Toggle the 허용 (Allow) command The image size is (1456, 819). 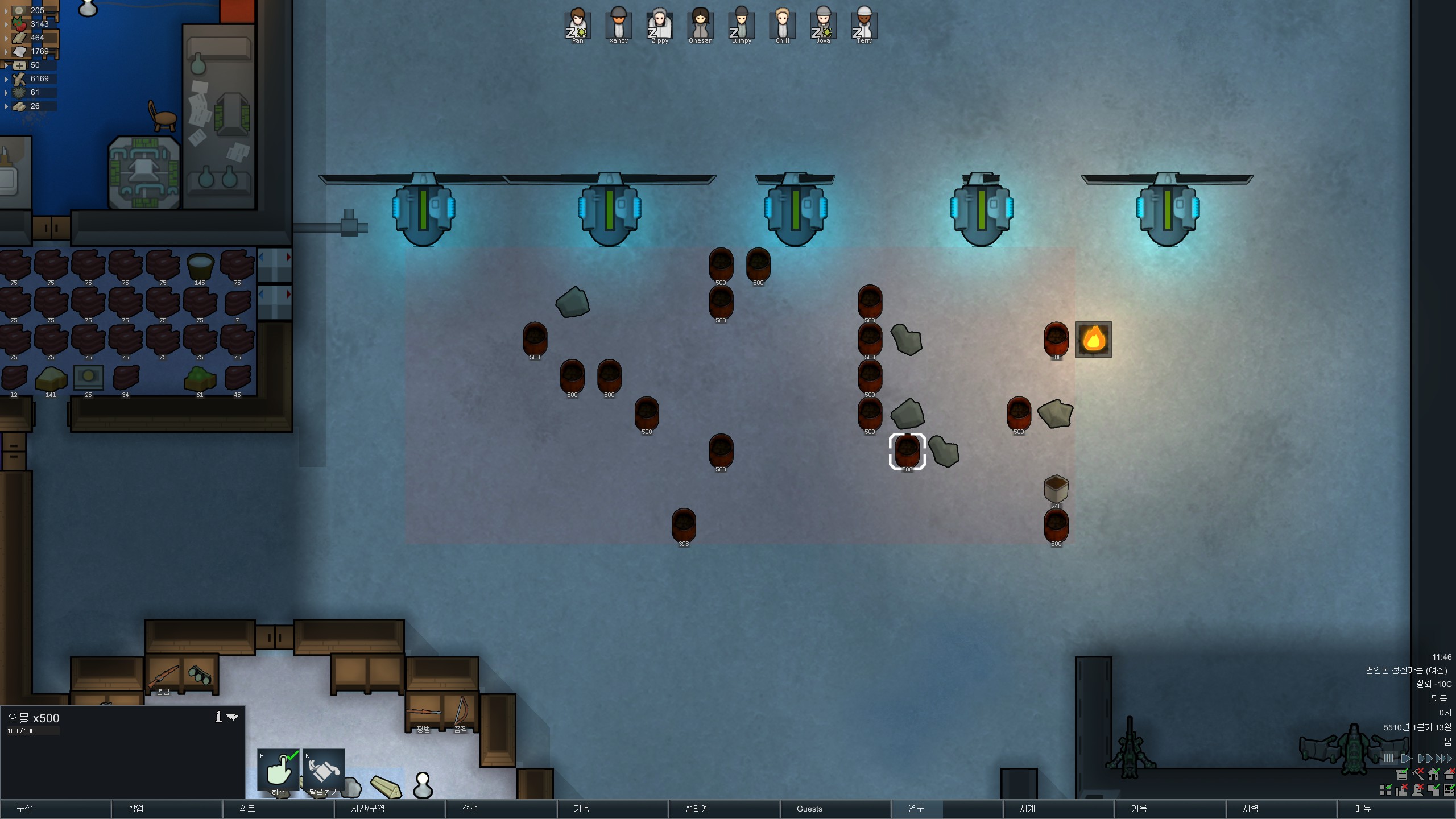(278, 770)
